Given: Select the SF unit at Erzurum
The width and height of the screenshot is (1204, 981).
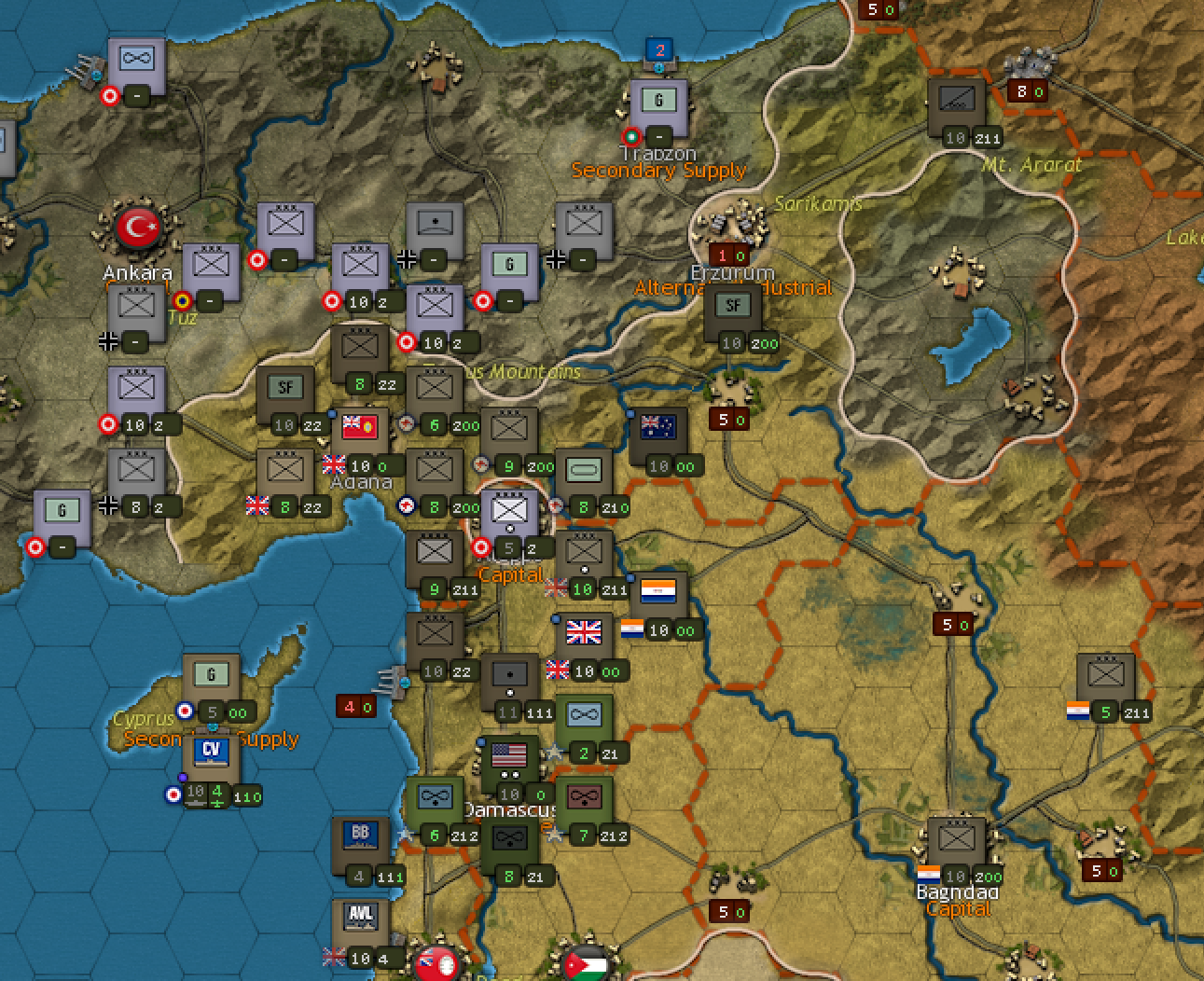Looking at the screenshot, I should (733, 305).
